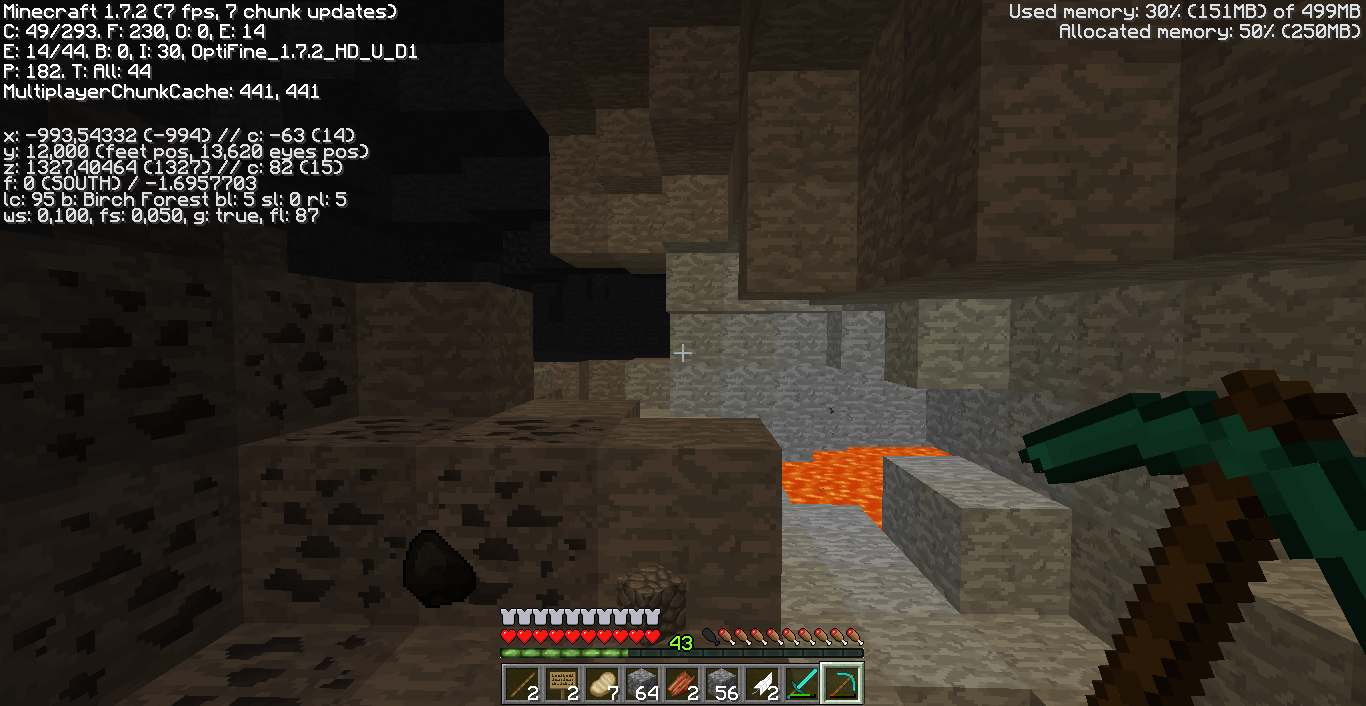Pick the red striped meat slot

(x=682, y=683)
